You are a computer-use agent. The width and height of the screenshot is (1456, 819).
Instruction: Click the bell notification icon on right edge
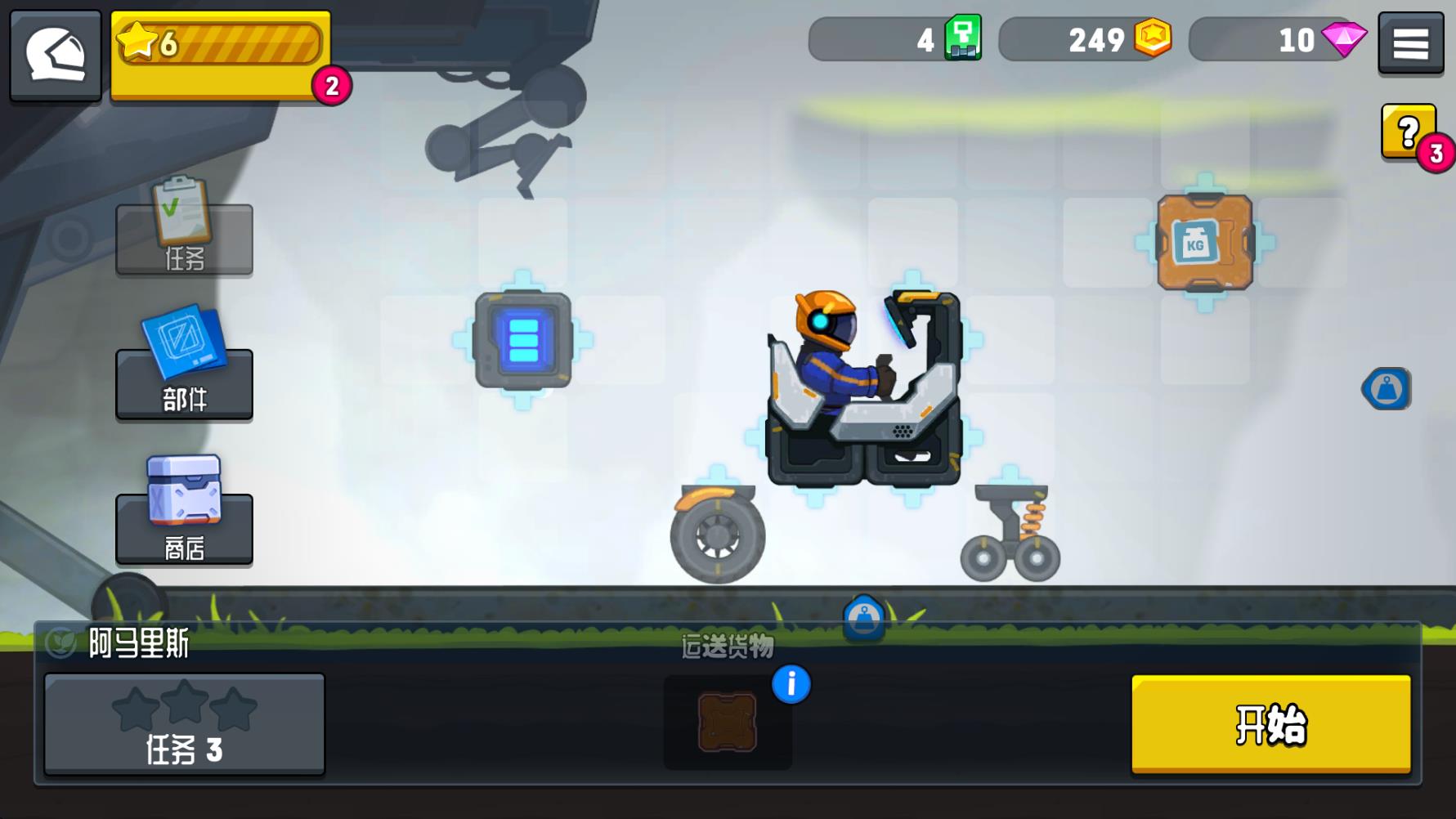[x=1387, y=387]
